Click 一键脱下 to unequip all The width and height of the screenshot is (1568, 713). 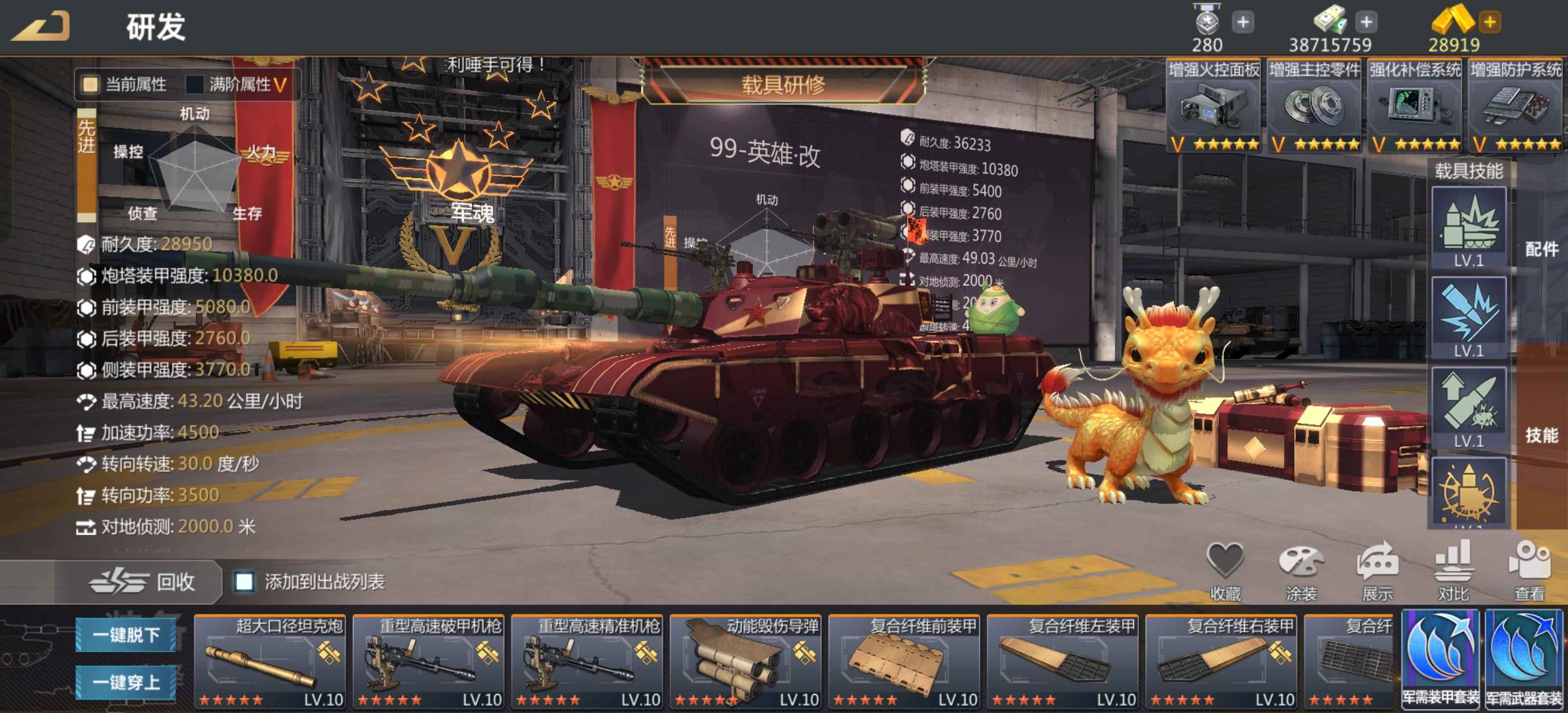pyautogui.click(x=126, y=635)
